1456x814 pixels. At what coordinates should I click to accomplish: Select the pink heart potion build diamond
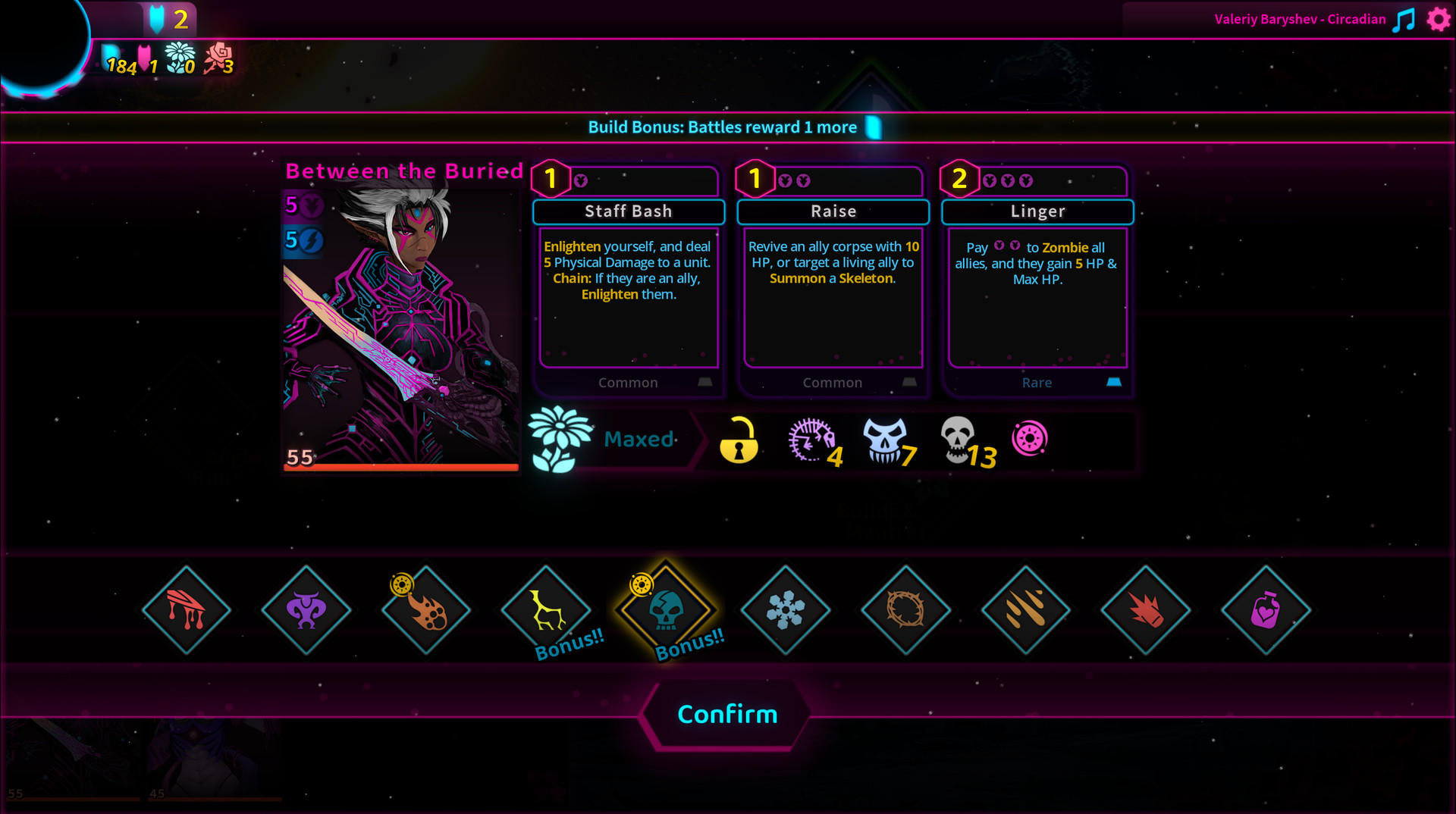1265,610
